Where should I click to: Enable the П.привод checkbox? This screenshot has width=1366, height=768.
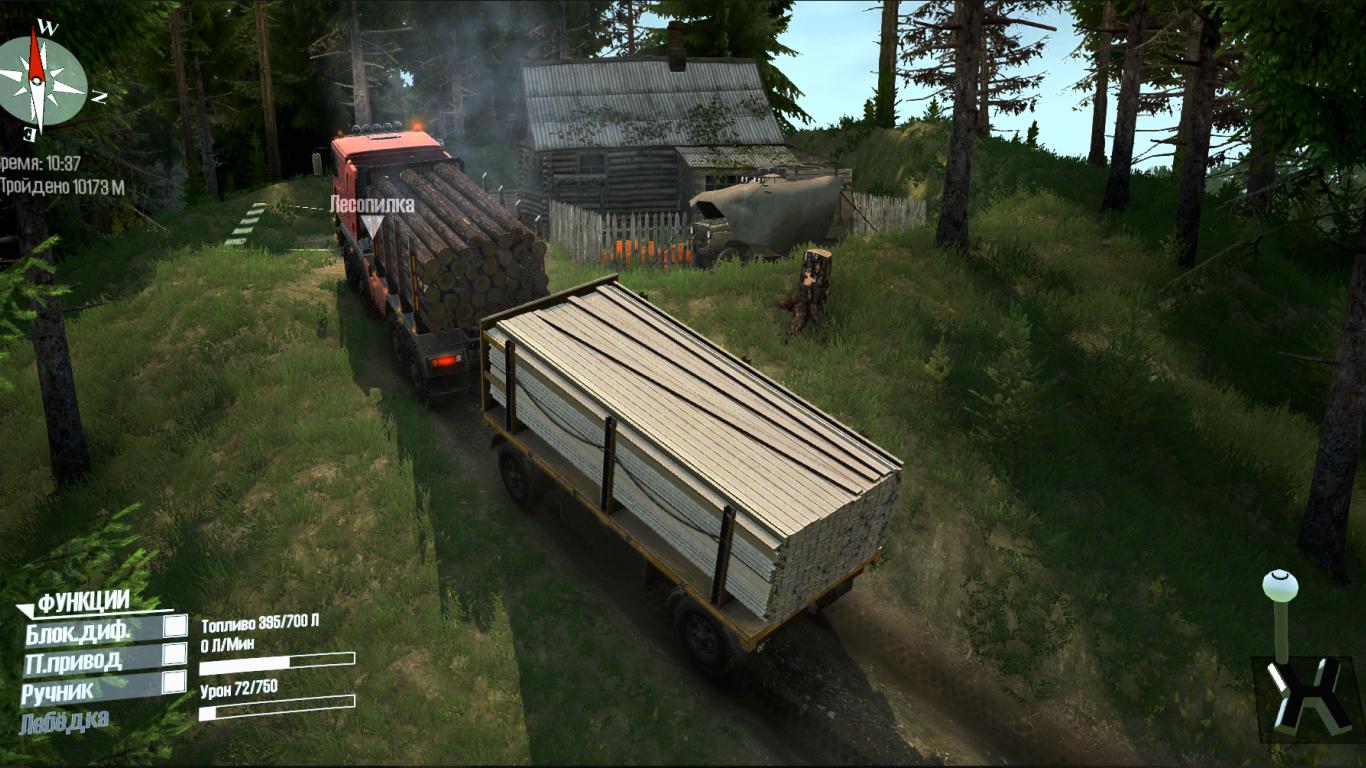[175, 654]
